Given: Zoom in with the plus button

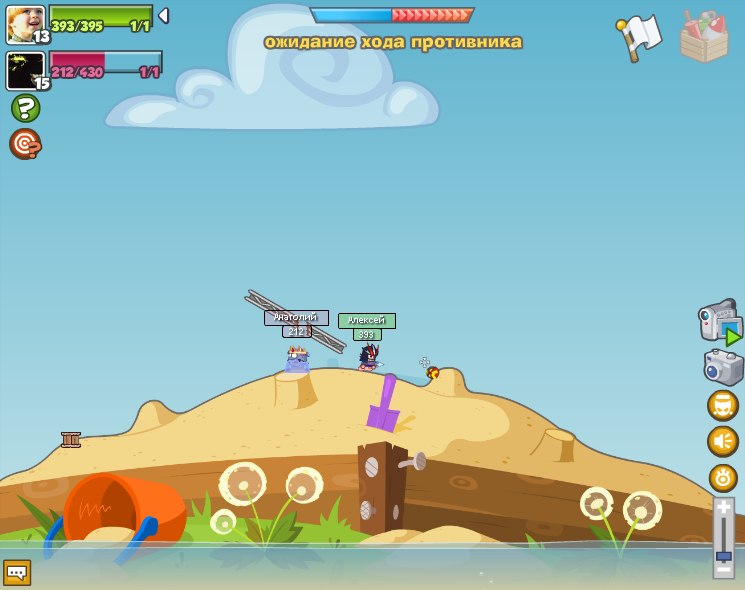Looking at the screenshot, I should pos(723,506).
